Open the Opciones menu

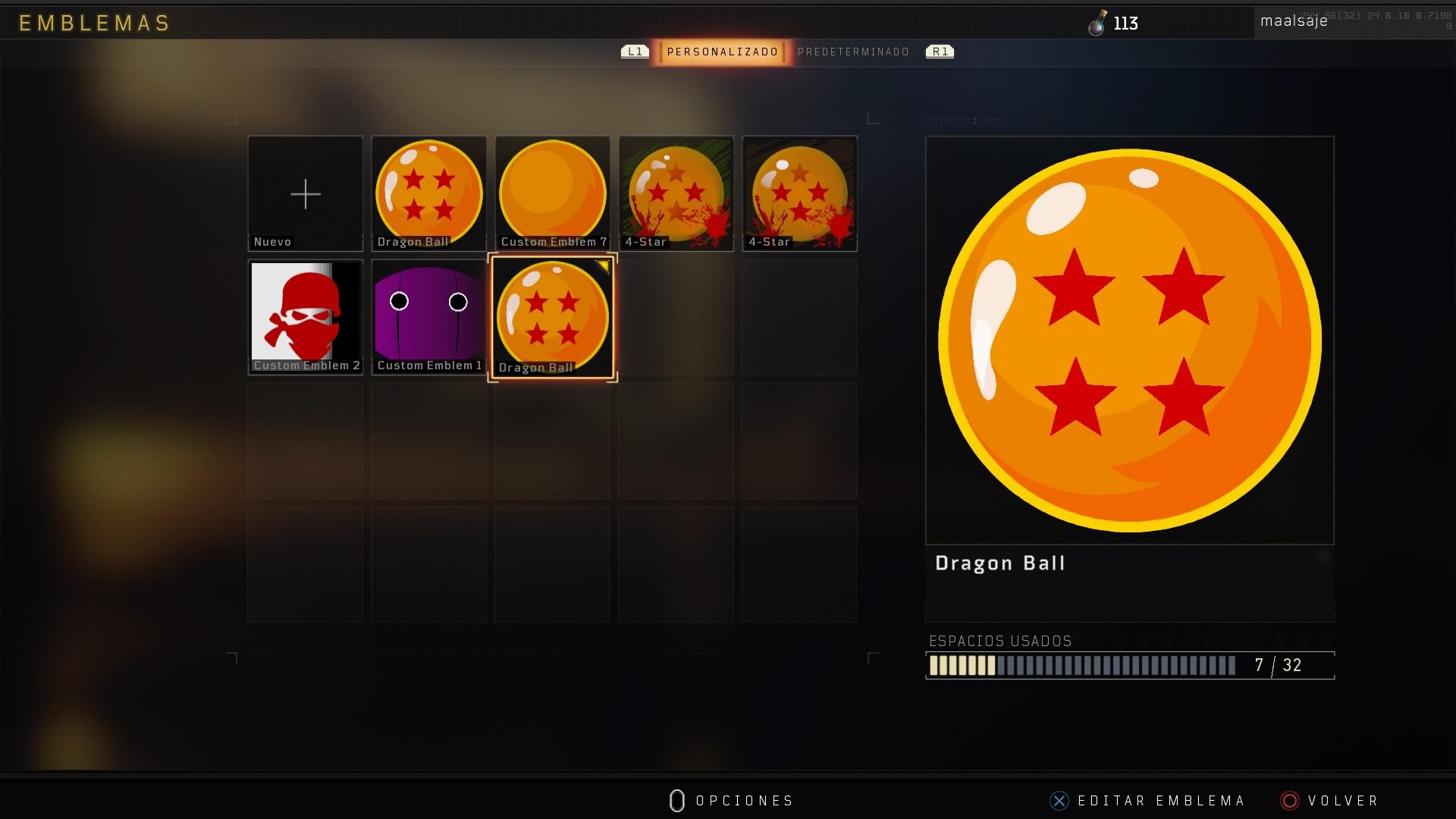pyautogui.click(x=732, y=800)
